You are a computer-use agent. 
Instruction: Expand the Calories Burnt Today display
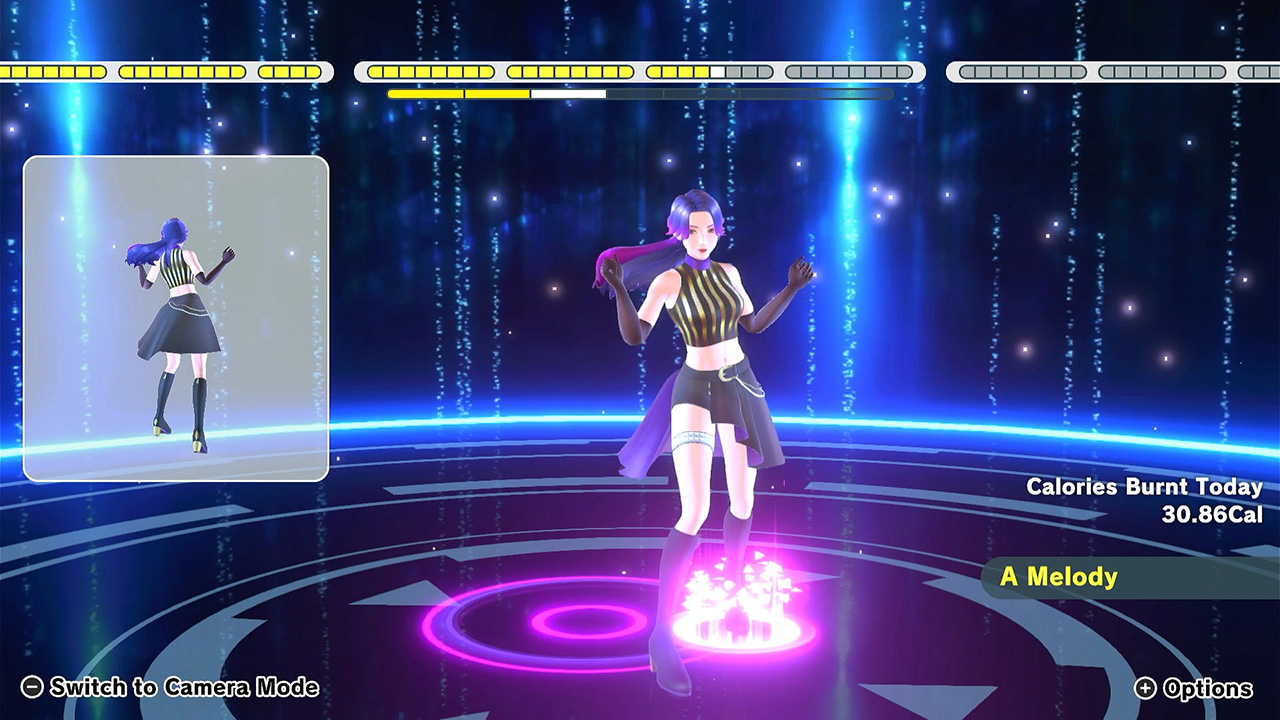coord(1144,500)
